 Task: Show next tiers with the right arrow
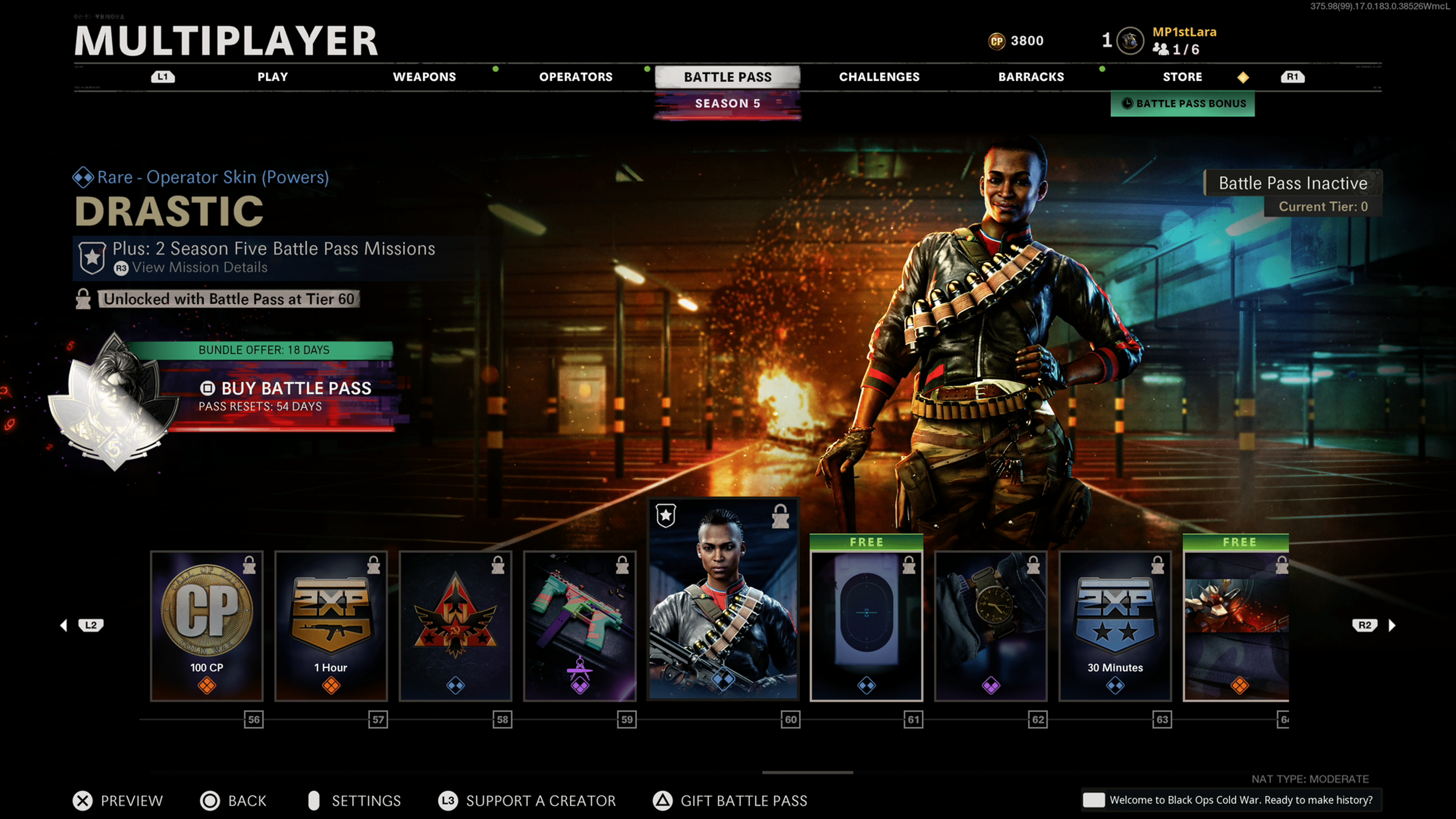pos(1392,625)
